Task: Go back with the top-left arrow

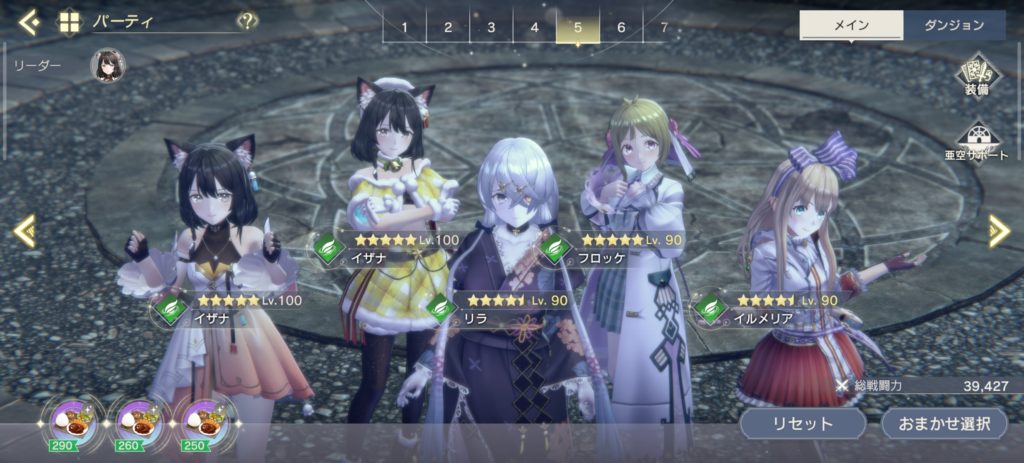Action: 29,21
